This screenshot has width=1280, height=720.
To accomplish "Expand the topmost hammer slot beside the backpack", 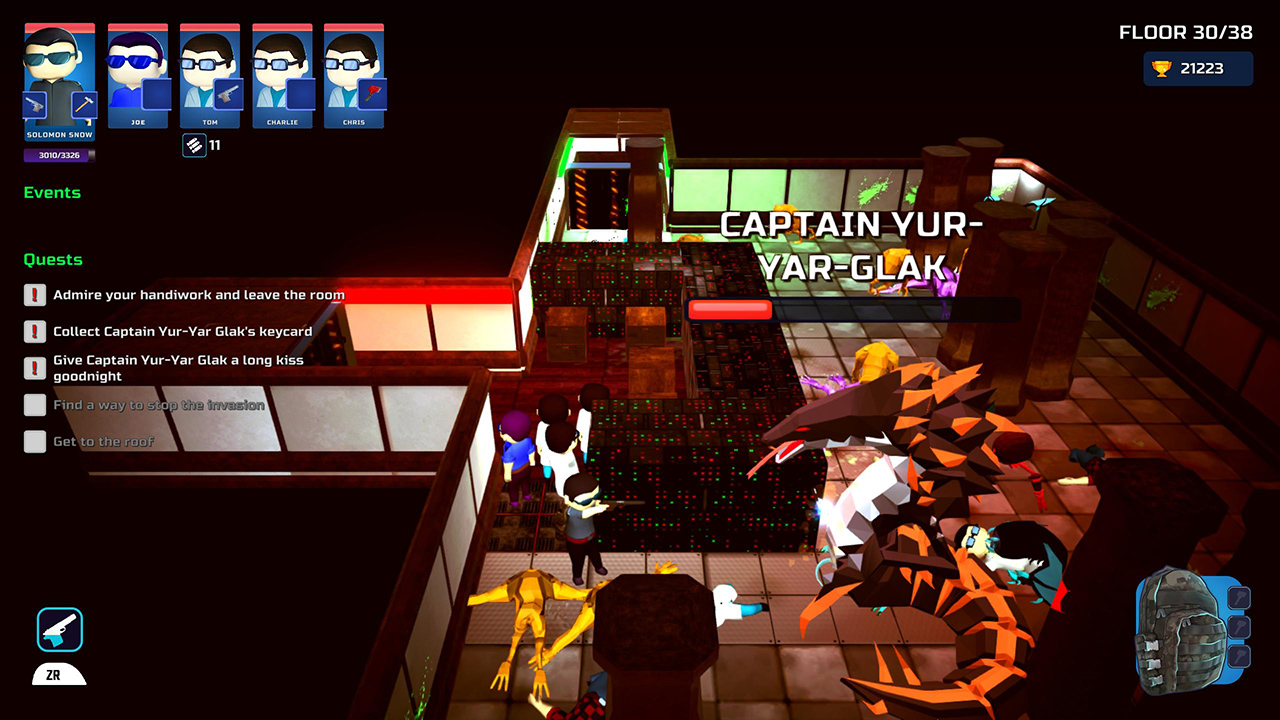I will [x=1239, y=597].
